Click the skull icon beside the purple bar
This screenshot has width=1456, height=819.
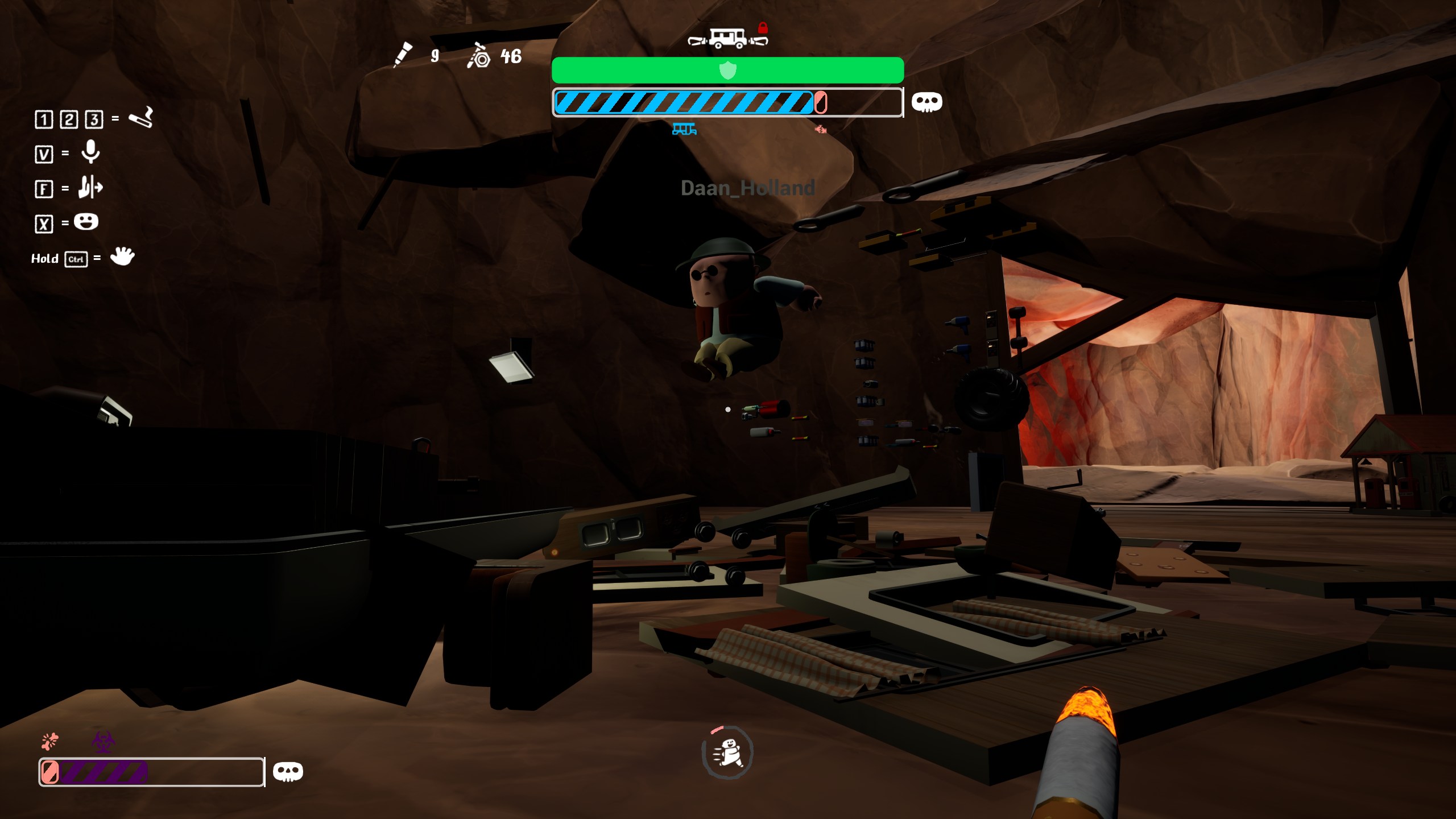pyautogui.click(x=288, y=772)
